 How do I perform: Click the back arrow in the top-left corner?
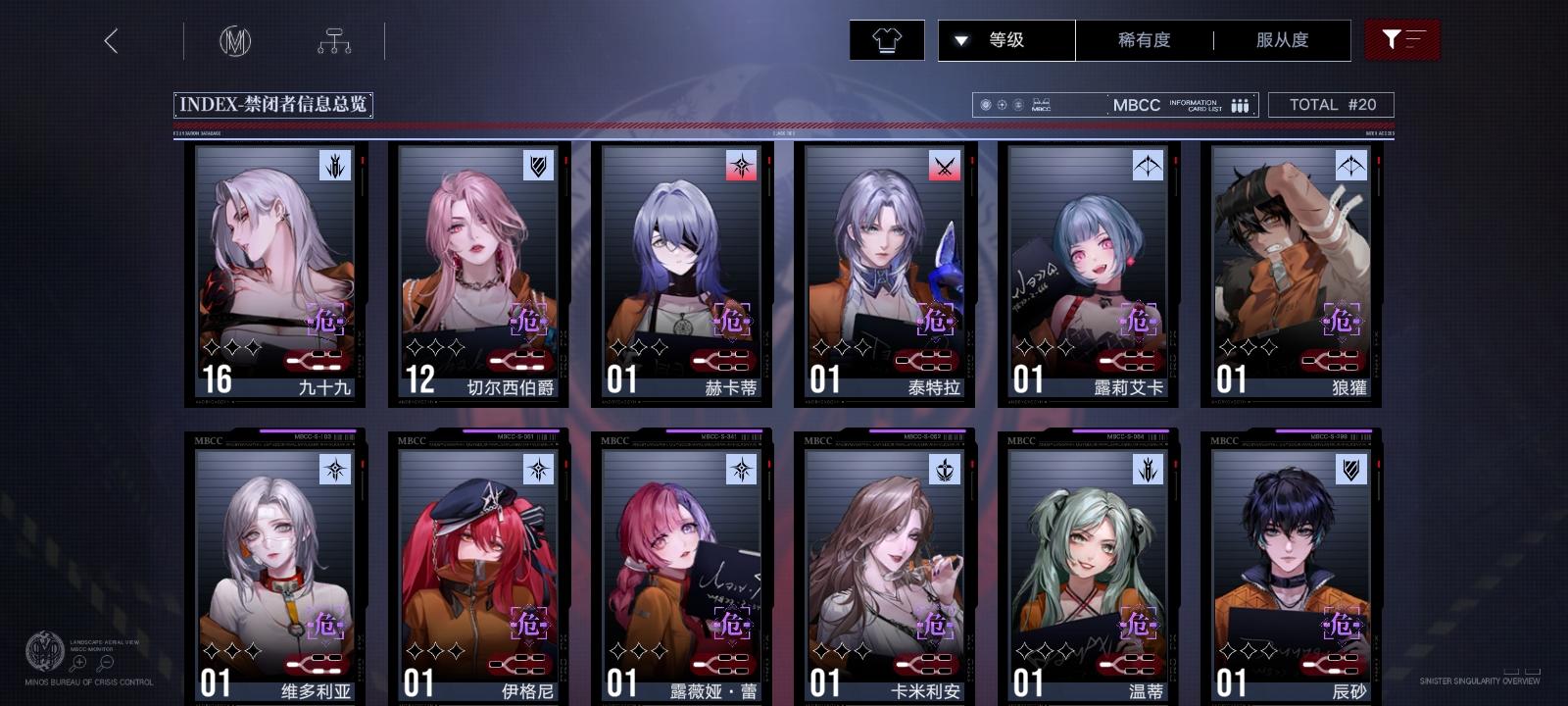111,42
